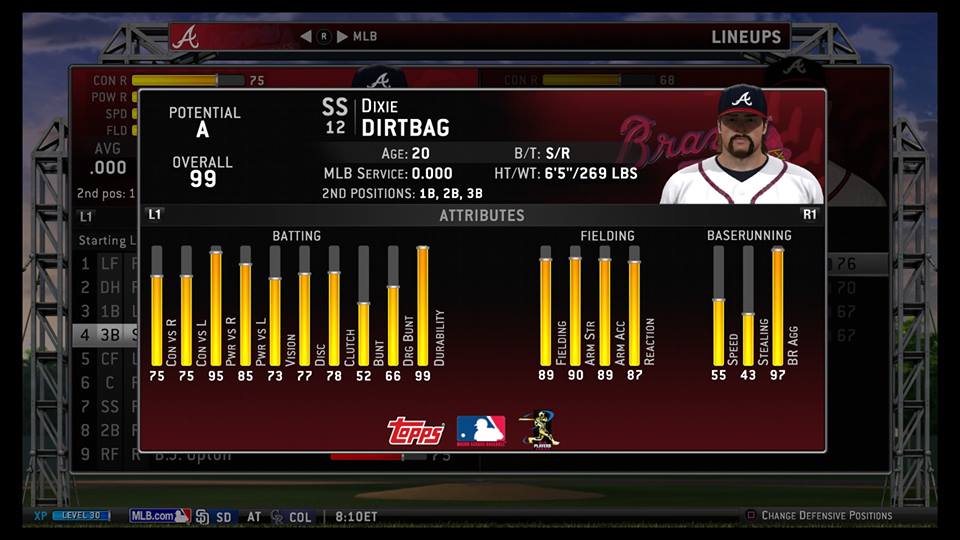Select the 9 RF lineup row

pos(105,454)
